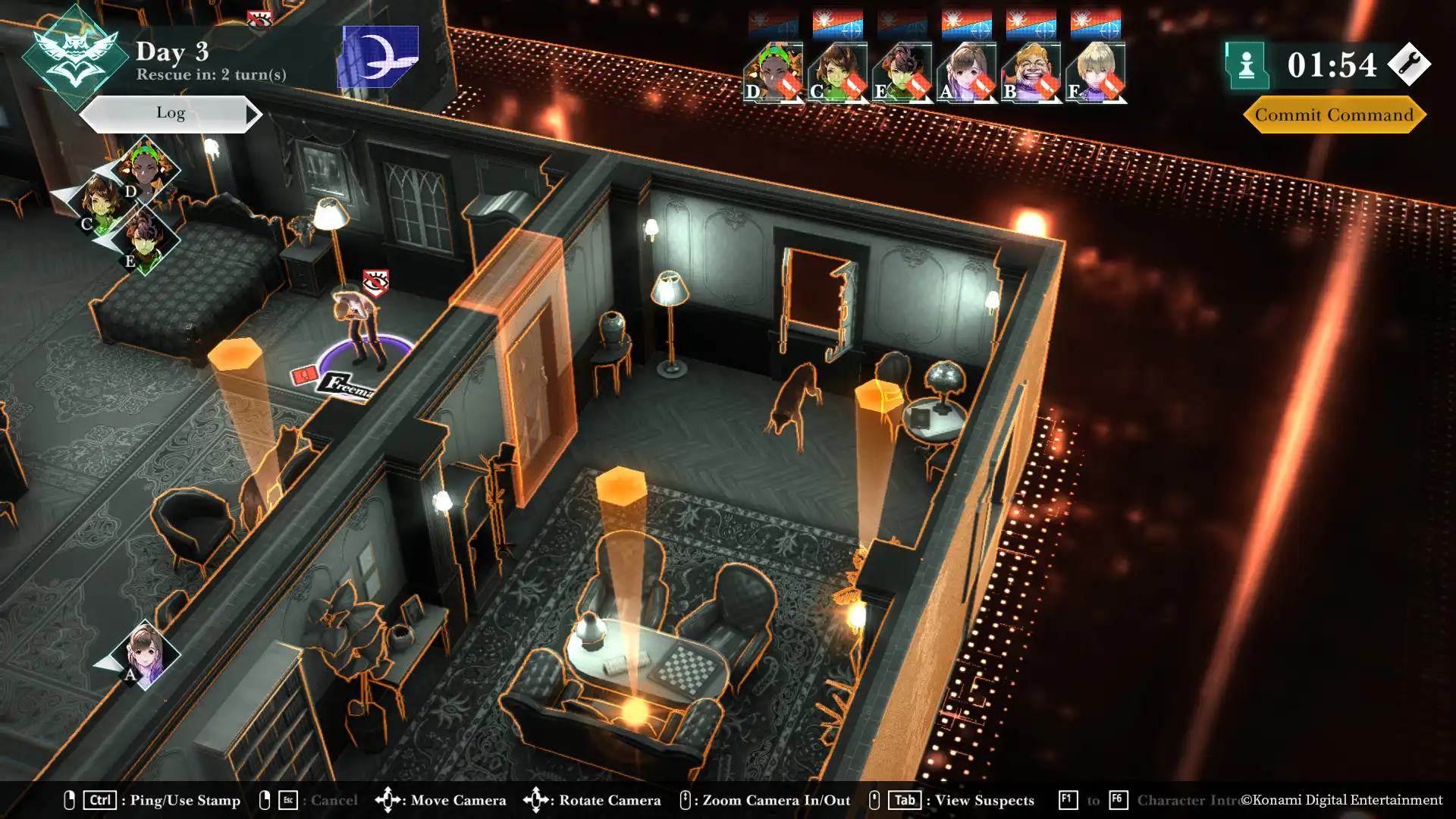This screenshot has height=819, width=1456.
Task: Select suspect C portrait in top bar
Action: tap(837, 73)
